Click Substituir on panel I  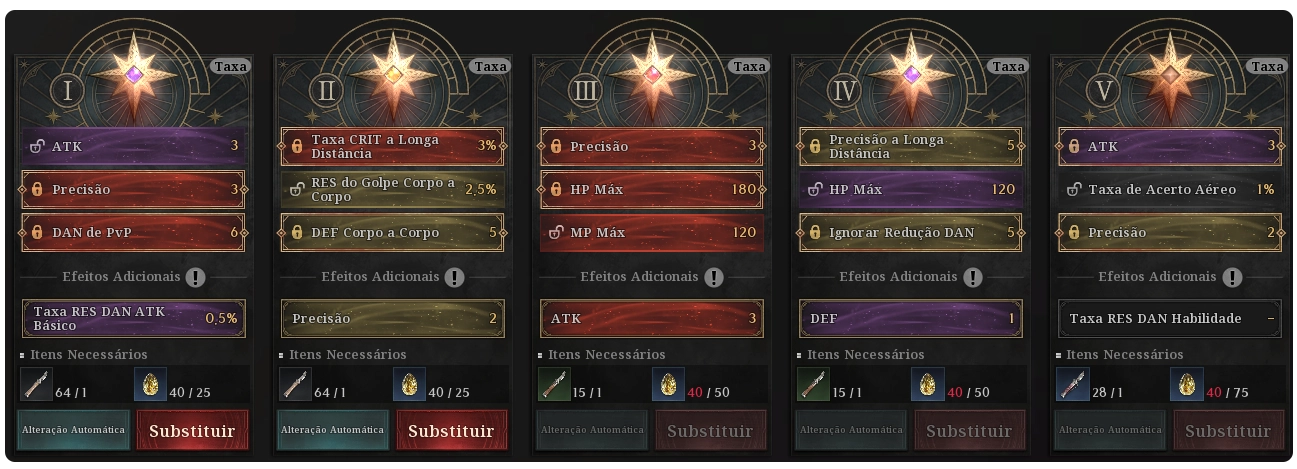click(192, 430)
